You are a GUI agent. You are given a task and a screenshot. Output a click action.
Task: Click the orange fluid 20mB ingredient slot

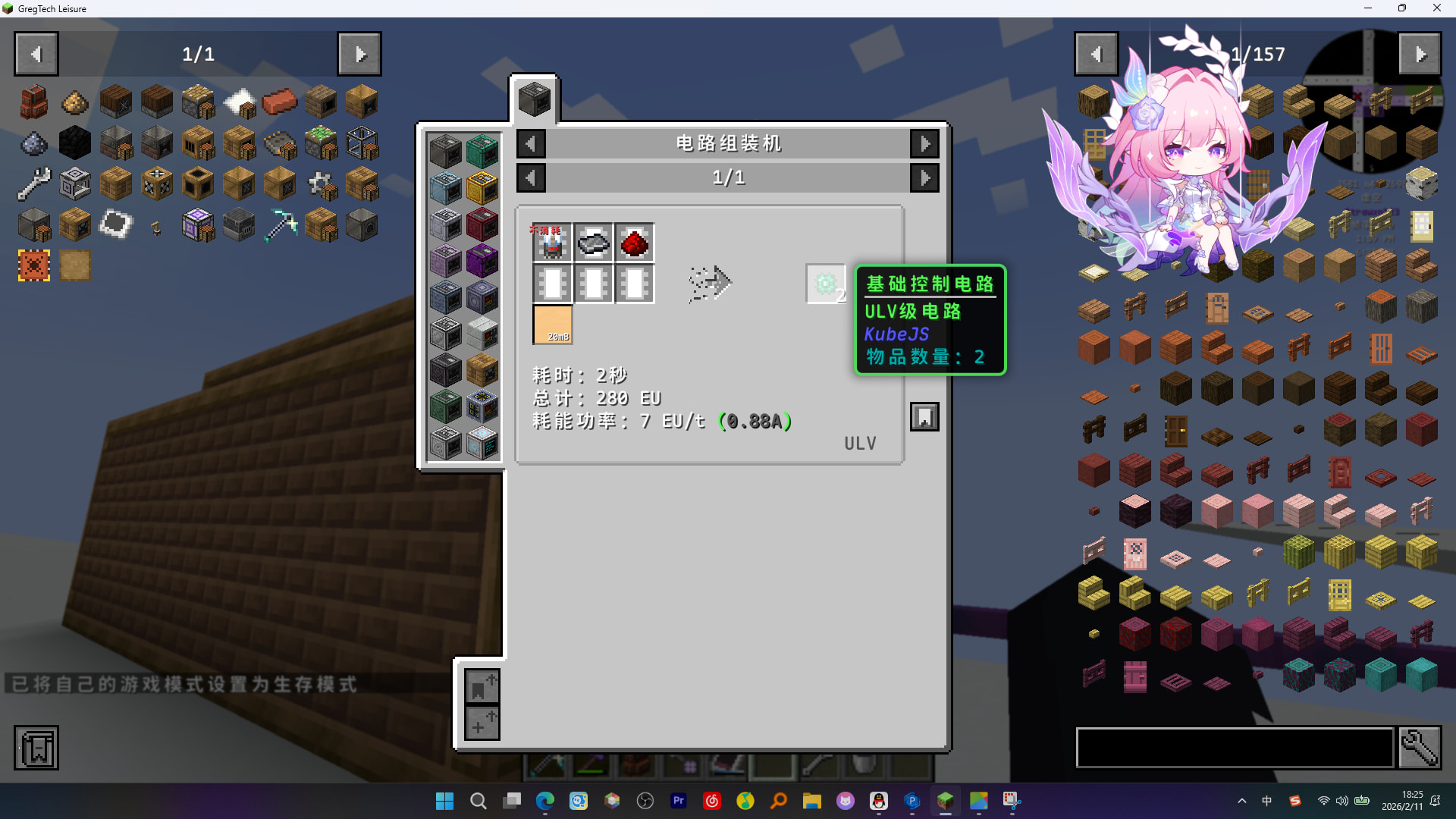tap(553, 325)
